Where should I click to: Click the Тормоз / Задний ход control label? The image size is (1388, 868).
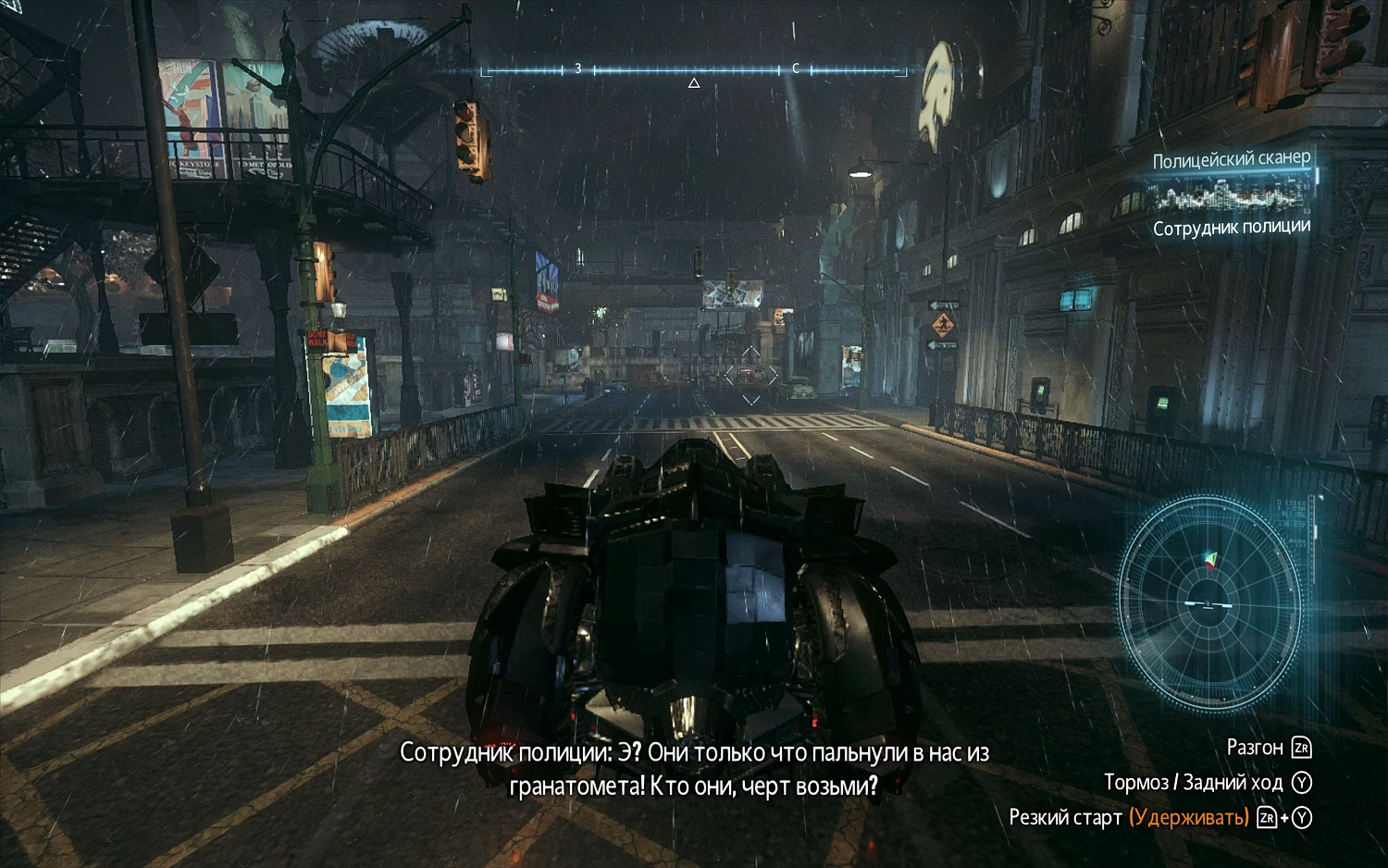coord(1194,782)
